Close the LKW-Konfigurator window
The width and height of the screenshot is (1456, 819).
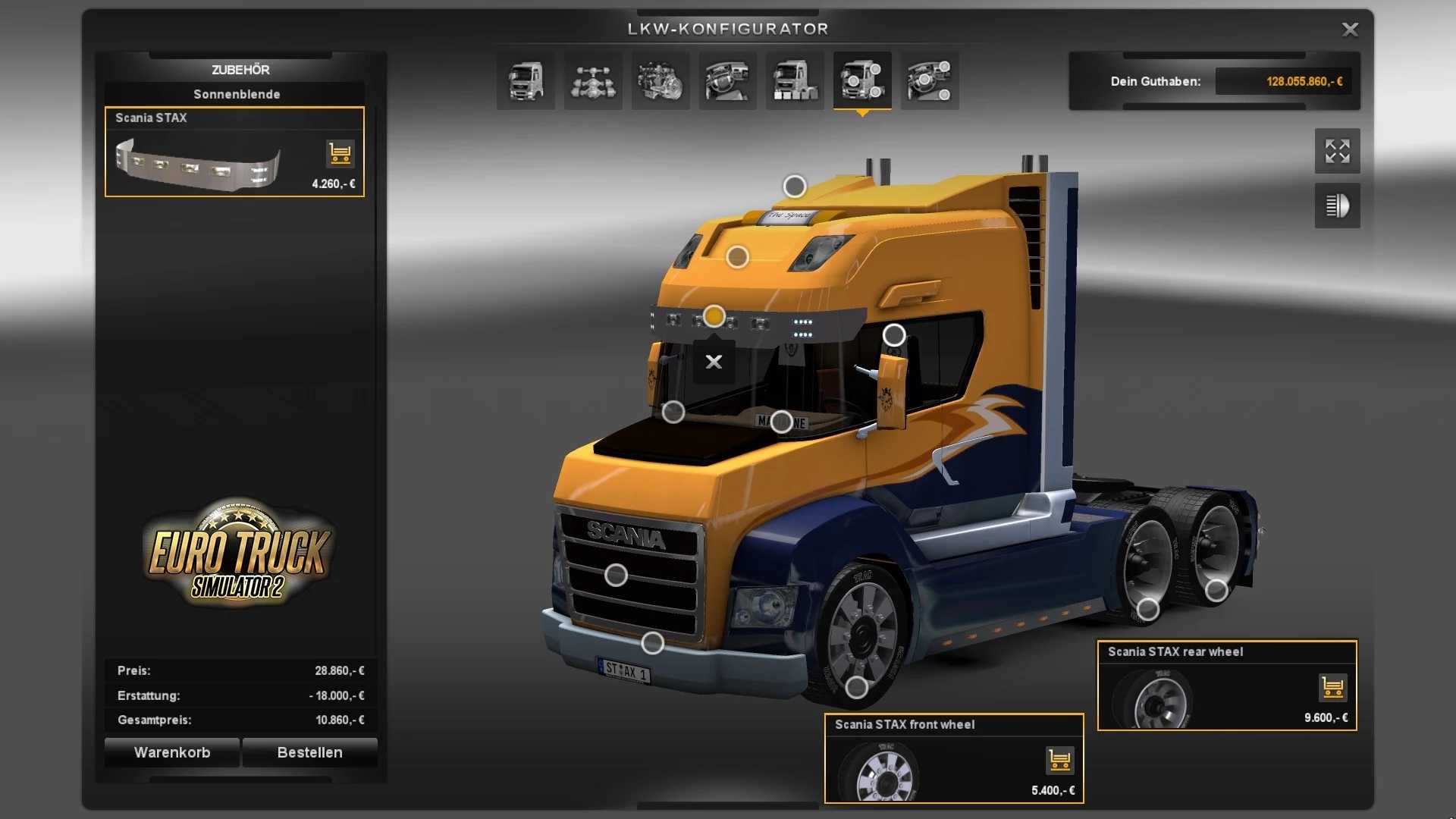point(1350,30)
